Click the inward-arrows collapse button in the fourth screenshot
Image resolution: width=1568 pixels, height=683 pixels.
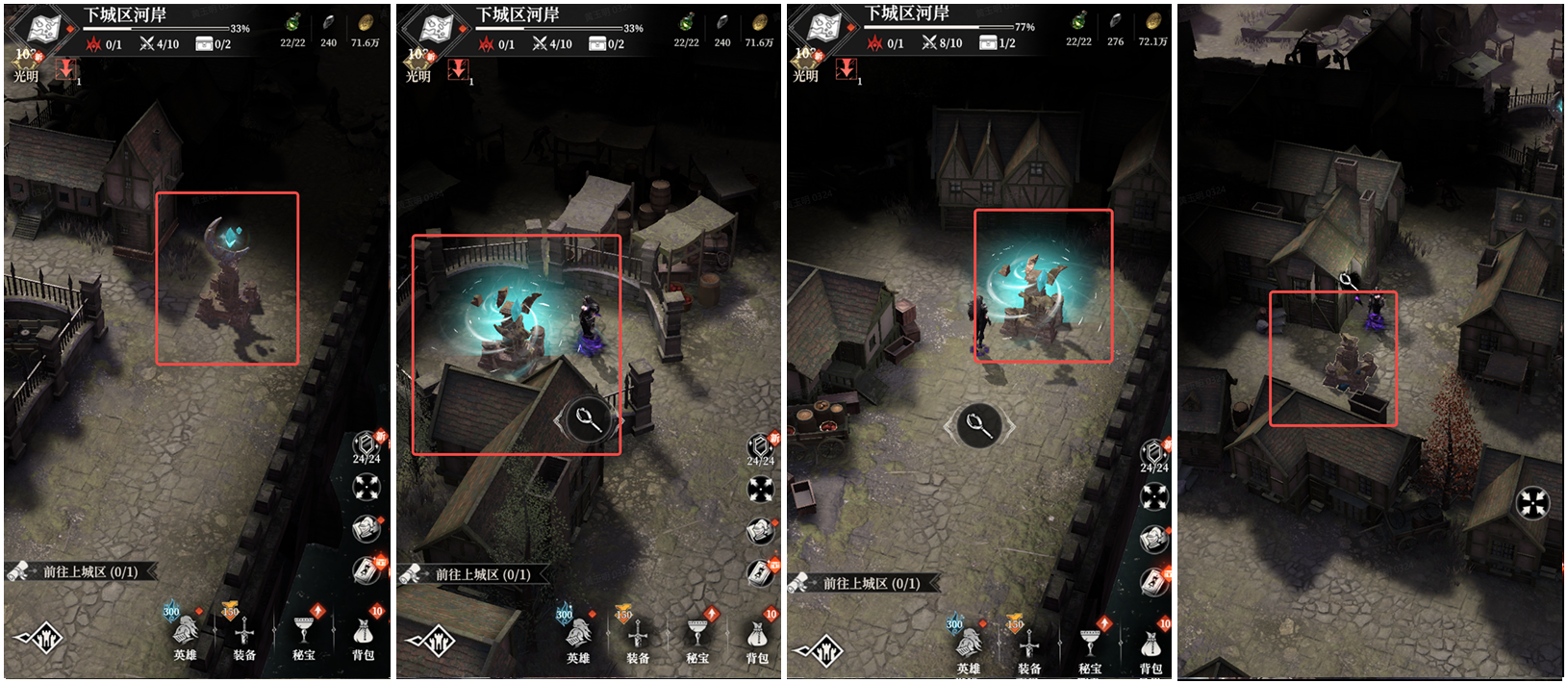coord(1532,503)
